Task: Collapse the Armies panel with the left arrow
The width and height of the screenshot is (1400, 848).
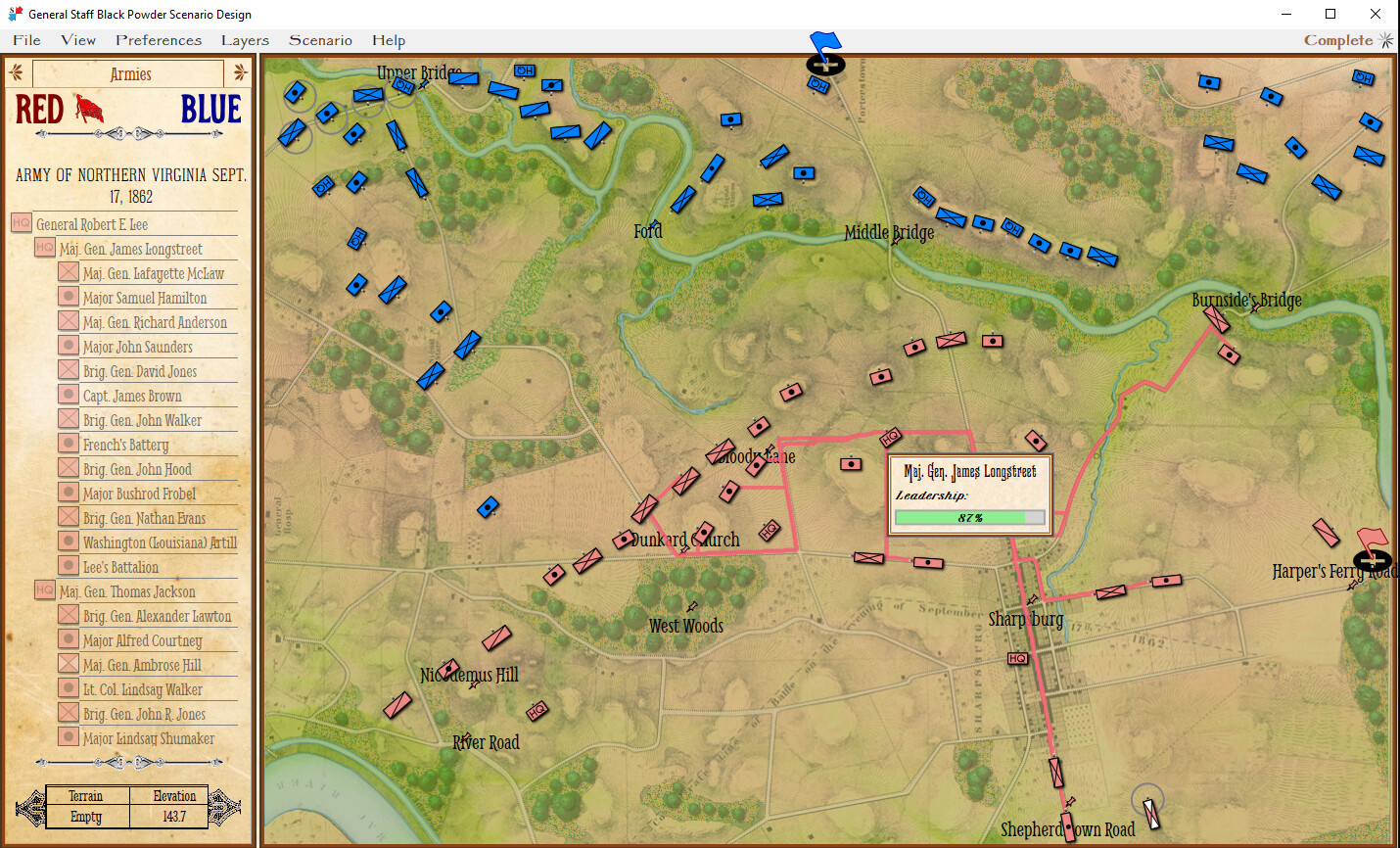Action: 14,72
